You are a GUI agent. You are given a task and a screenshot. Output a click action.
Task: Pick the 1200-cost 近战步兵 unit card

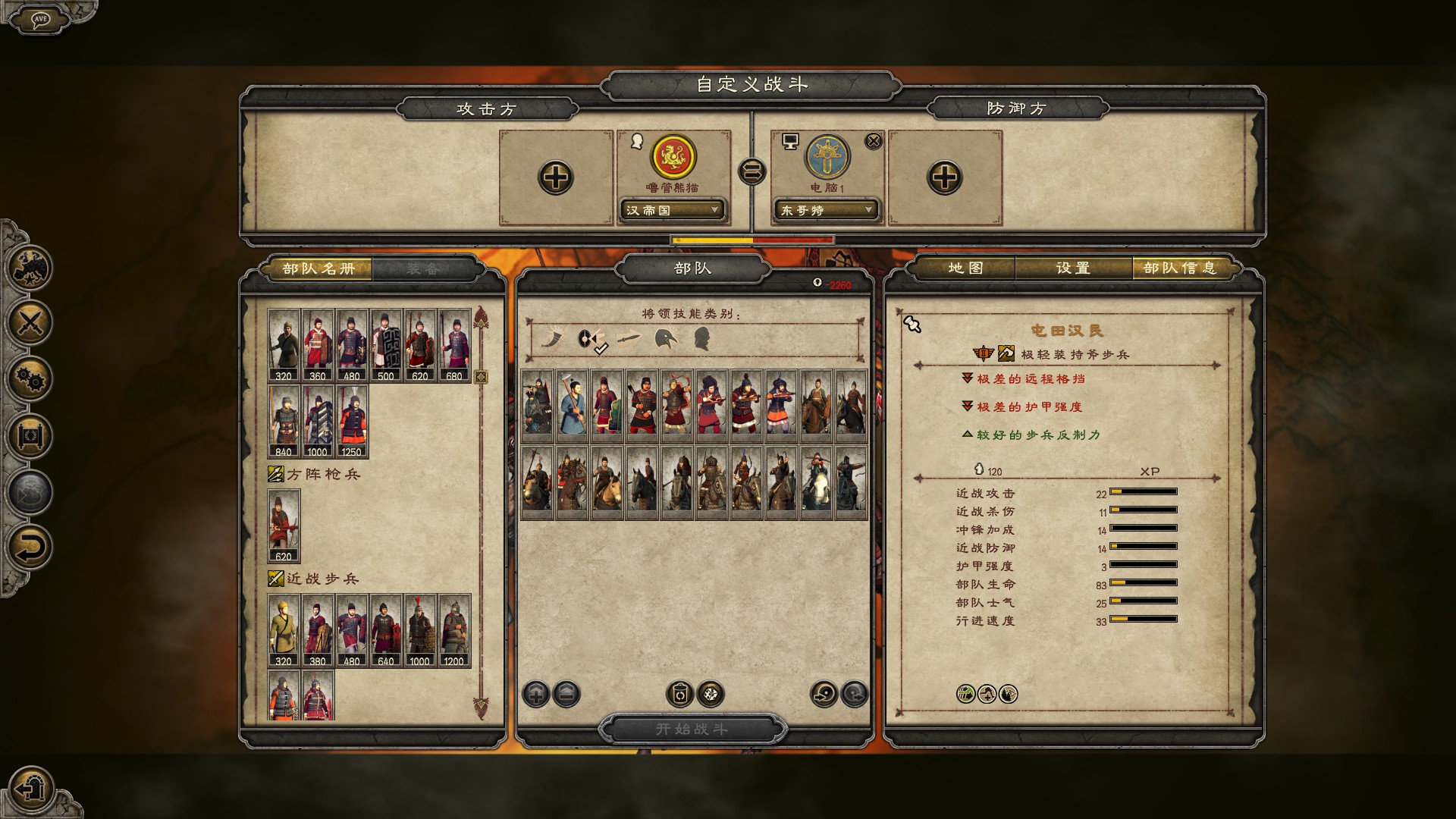453,630
